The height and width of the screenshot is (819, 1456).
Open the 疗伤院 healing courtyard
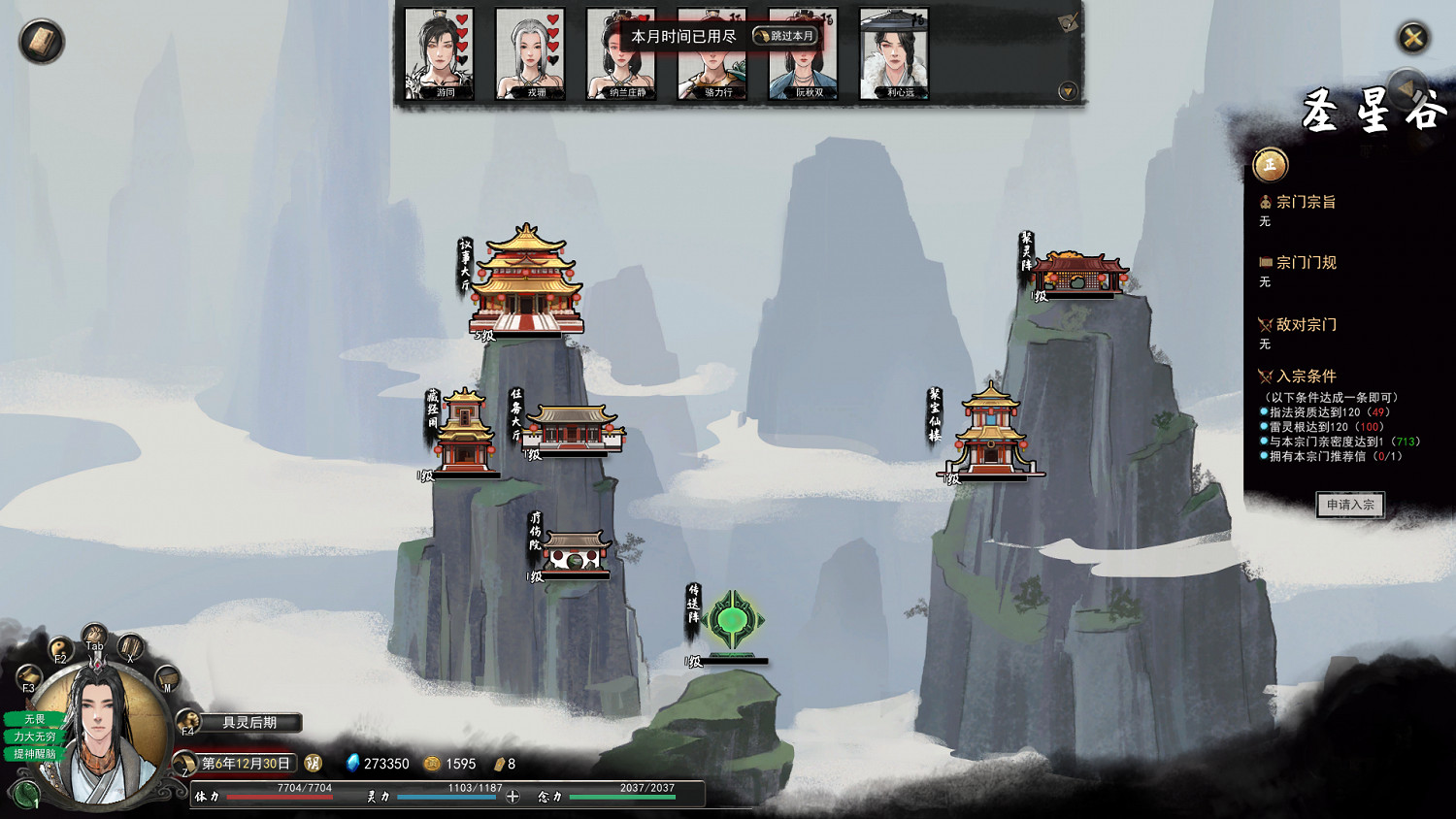577,551
